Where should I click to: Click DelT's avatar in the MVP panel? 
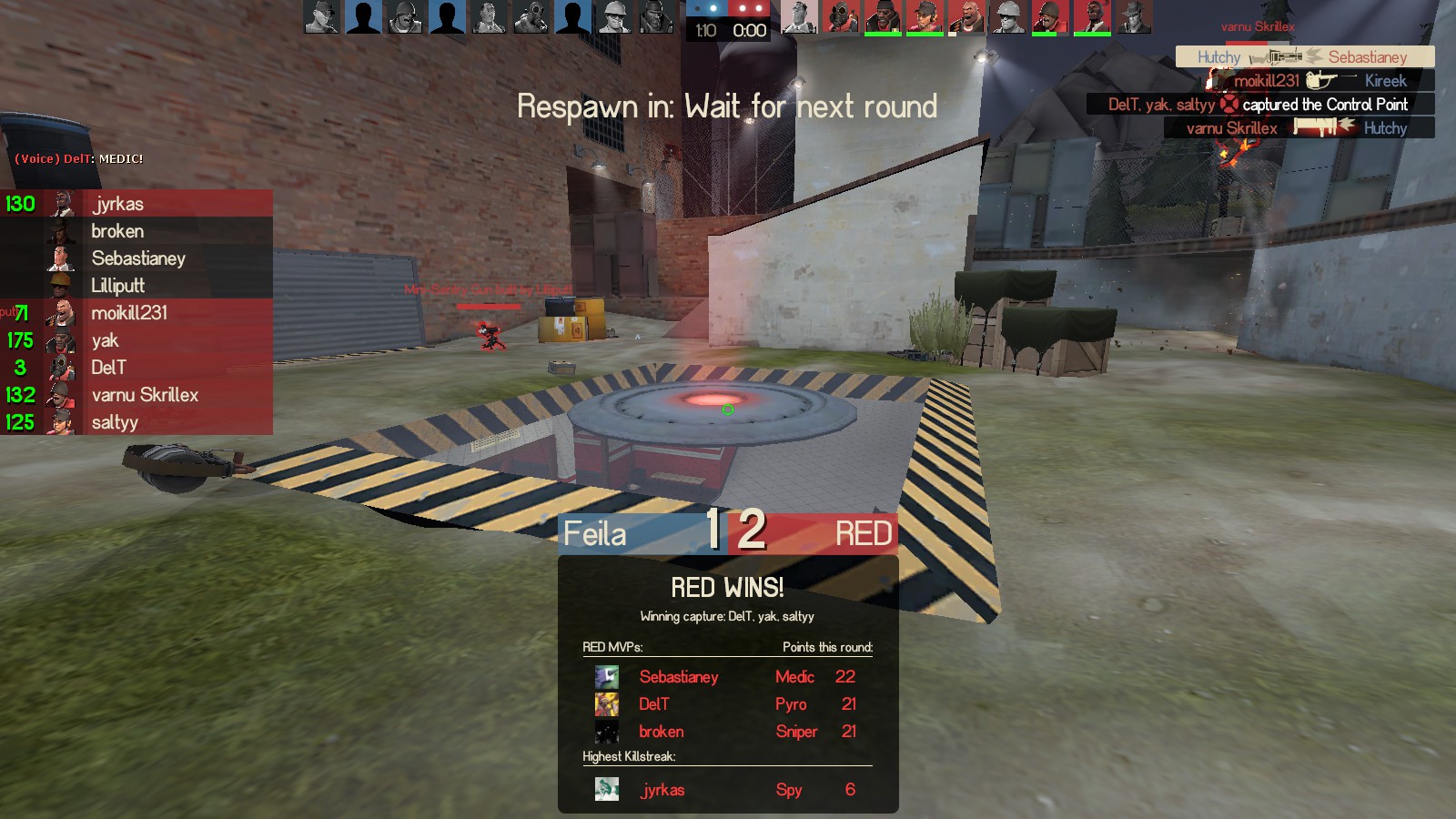click(607, 704)
